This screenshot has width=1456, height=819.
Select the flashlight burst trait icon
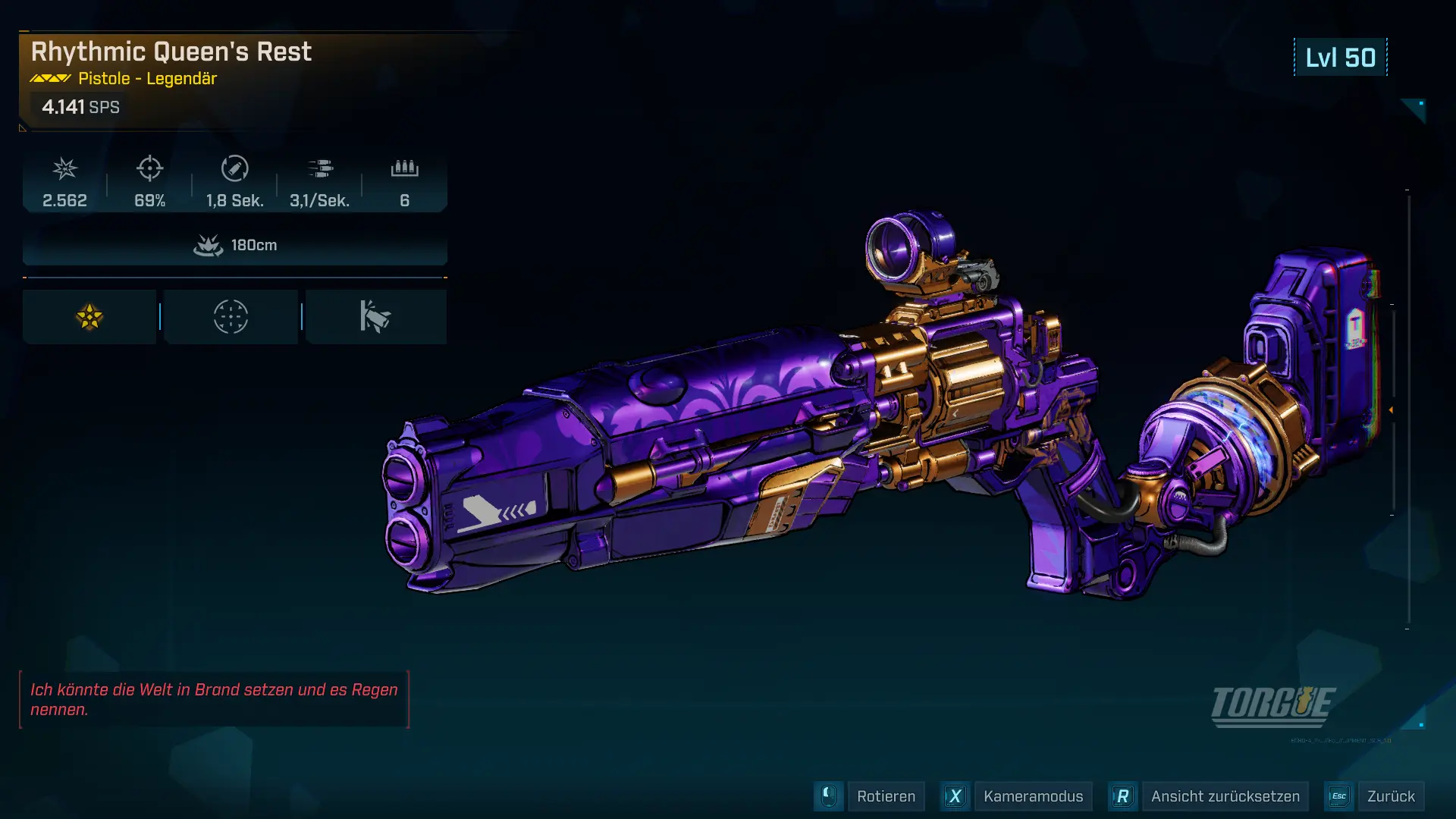pyautogui.click(x=375, y=317)
